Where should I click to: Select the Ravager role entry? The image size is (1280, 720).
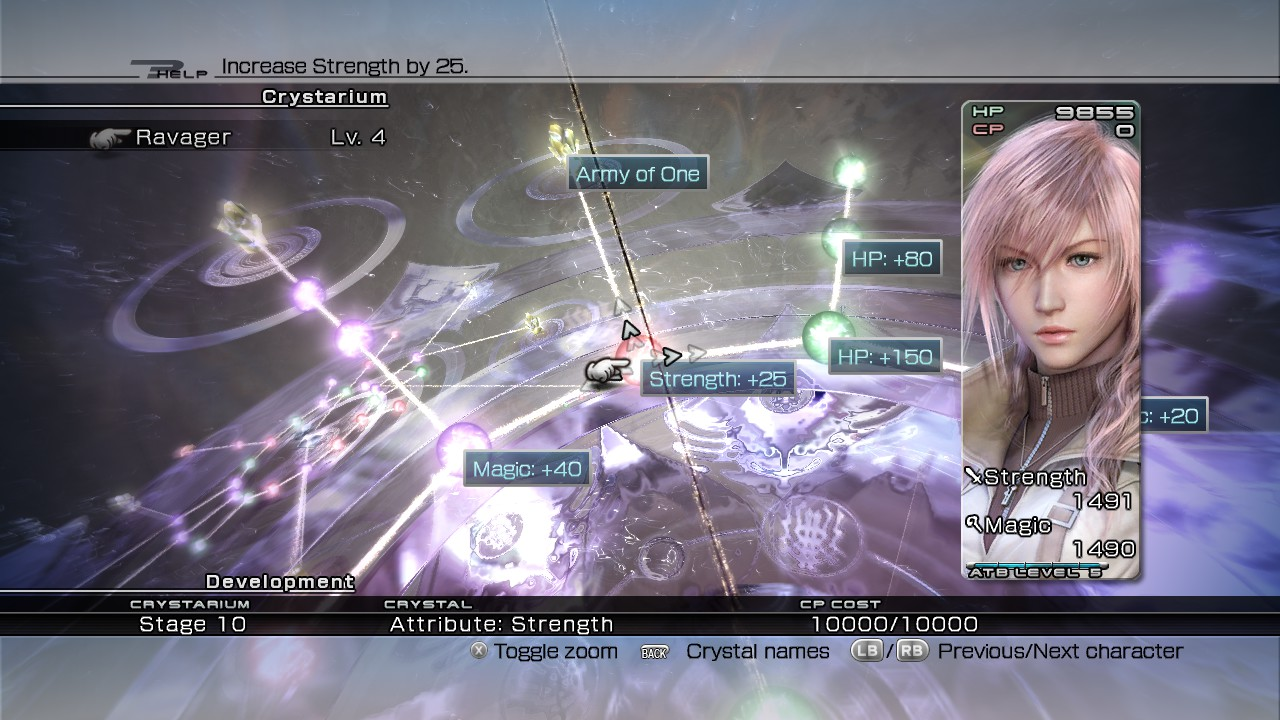coord(183,137)
